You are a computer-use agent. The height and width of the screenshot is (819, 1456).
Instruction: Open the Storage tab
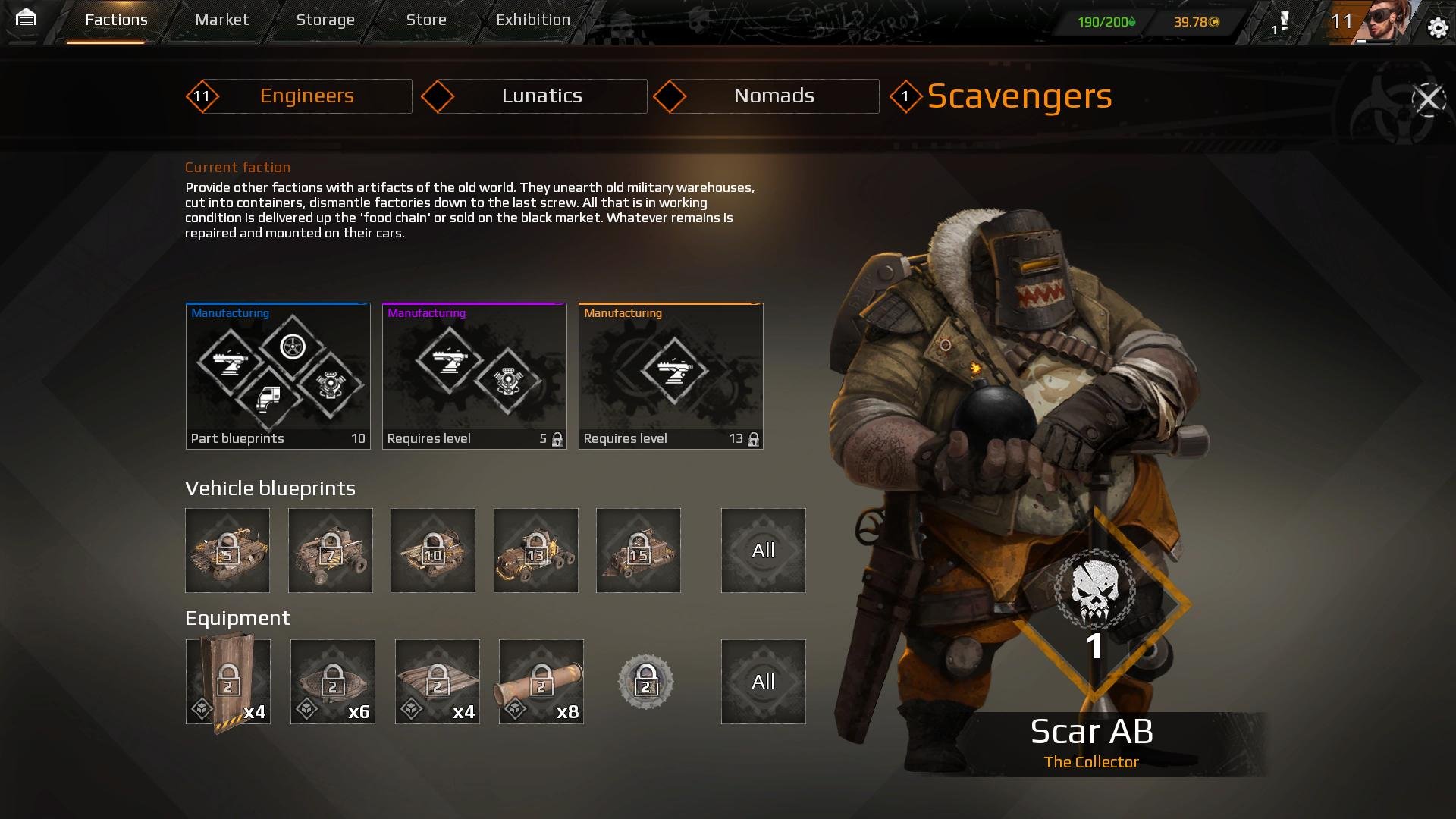pos(325,20)
